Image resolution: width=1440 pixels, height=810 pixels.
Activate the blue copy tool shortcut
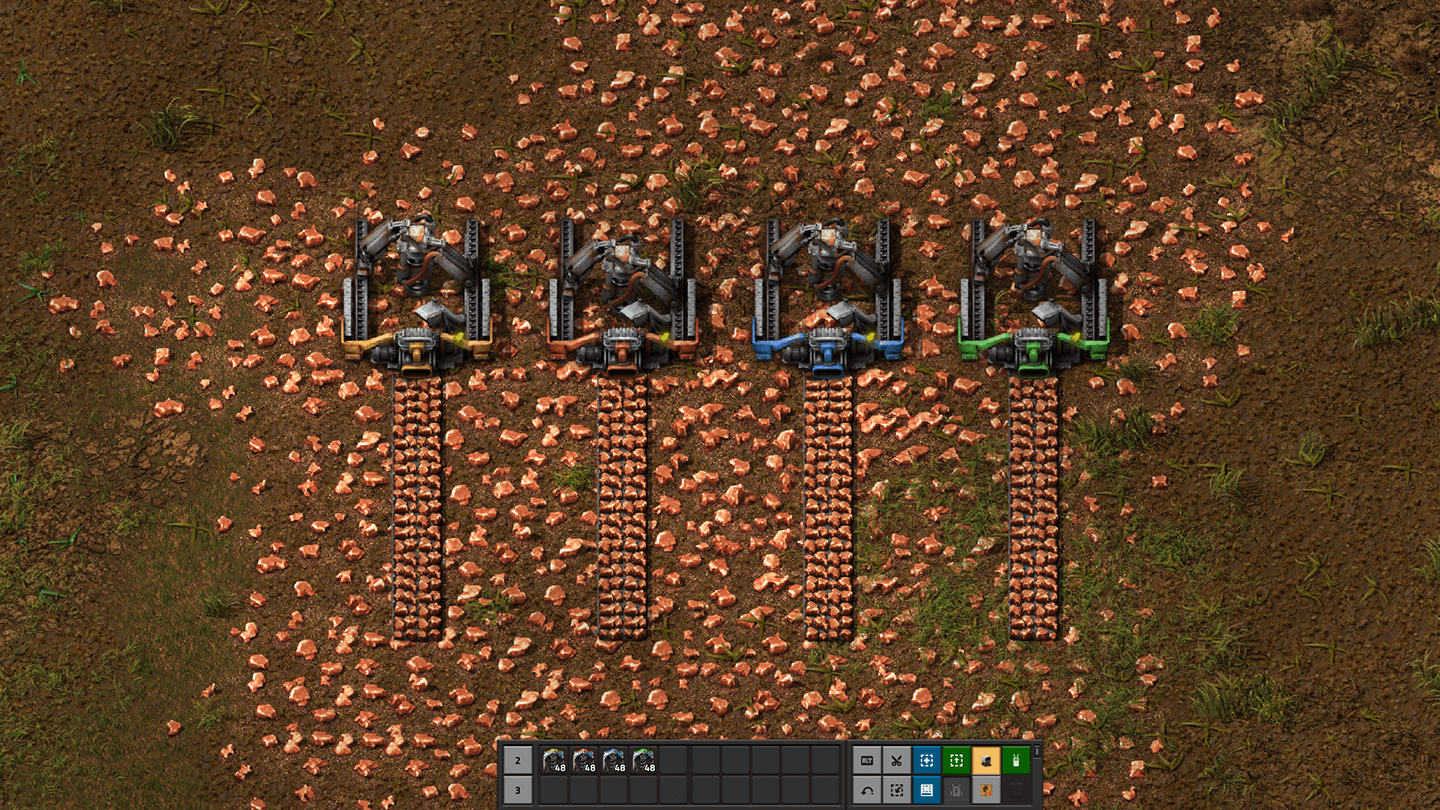pyautogui.click(x=927, y=761)
